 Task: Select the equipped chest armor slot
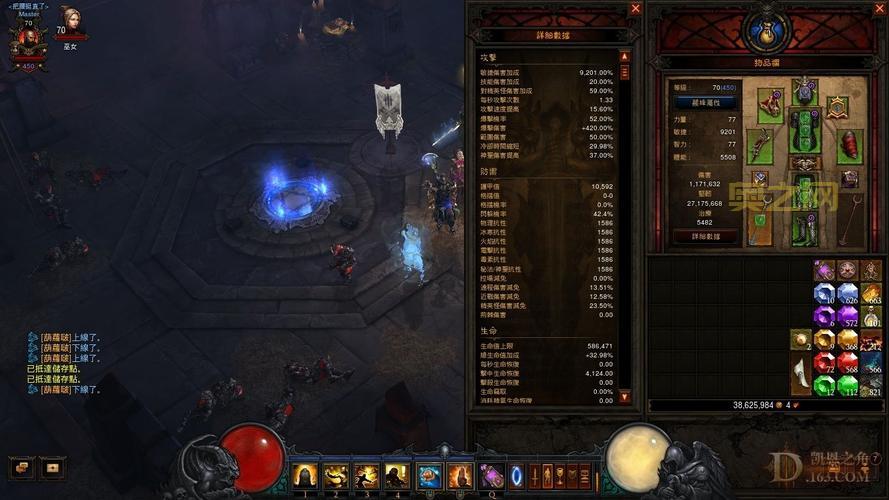click(806, 130)
